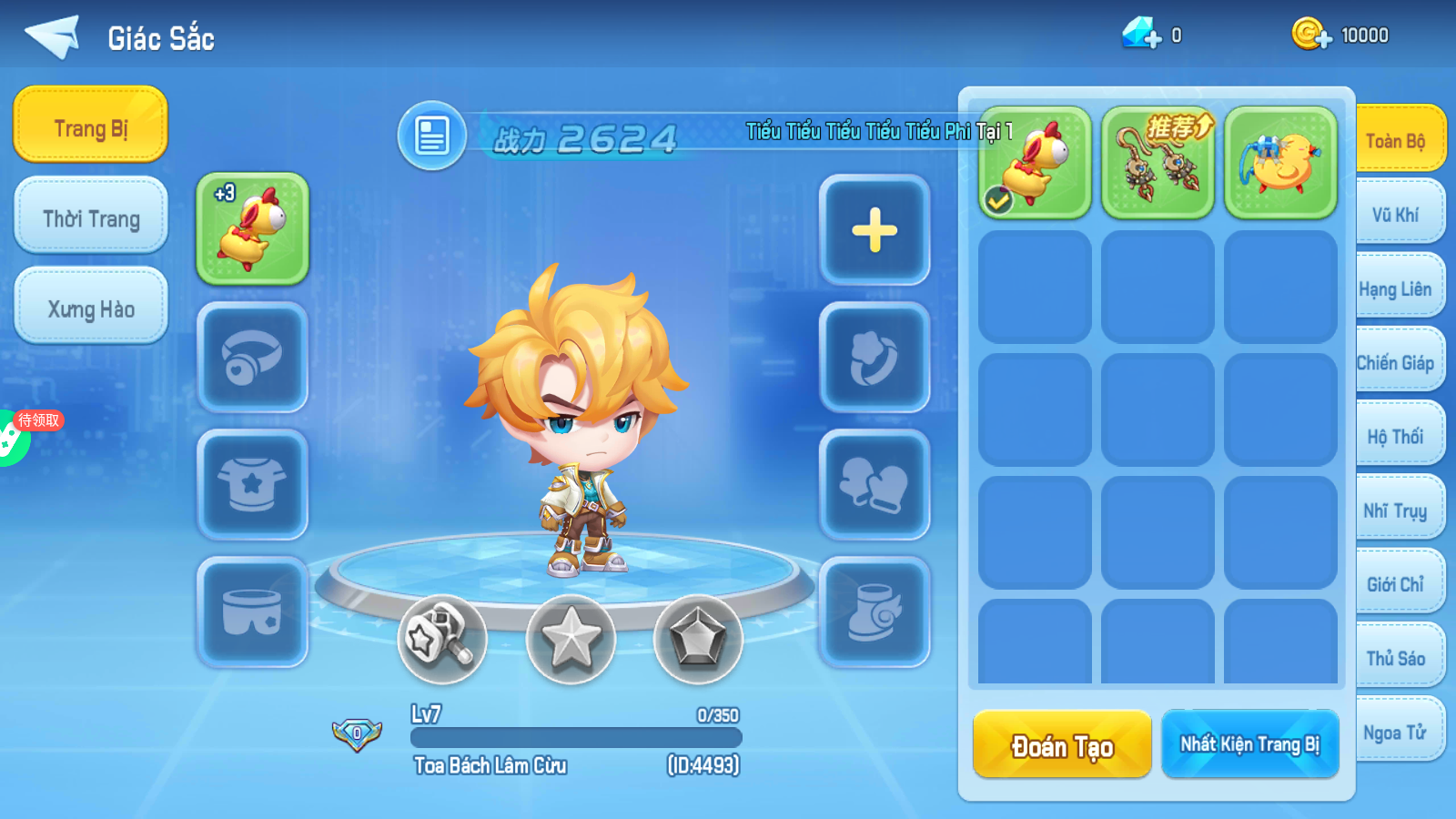Go back with the paper plane arrow
The image size is (1456, 819).
[x=53, y=36]
